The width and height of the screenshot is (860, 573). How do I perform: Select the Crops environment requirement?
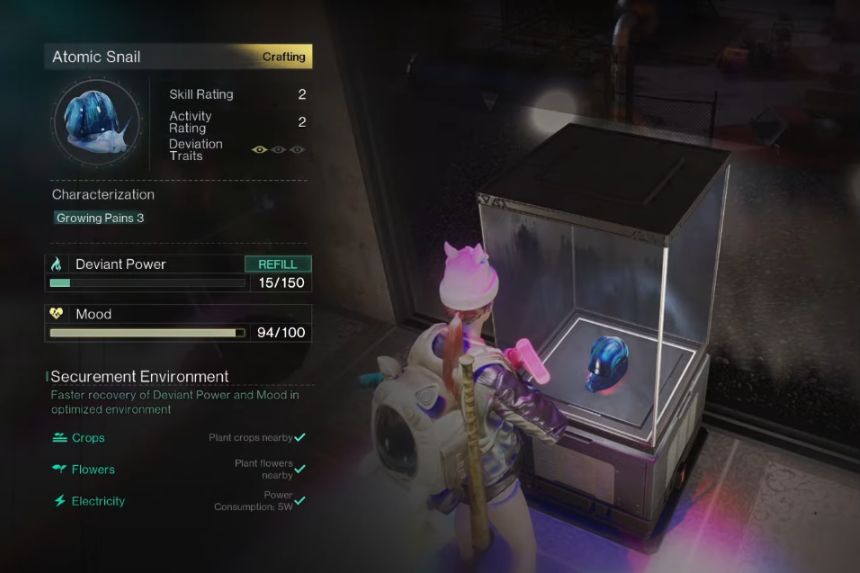coord(88,438)
